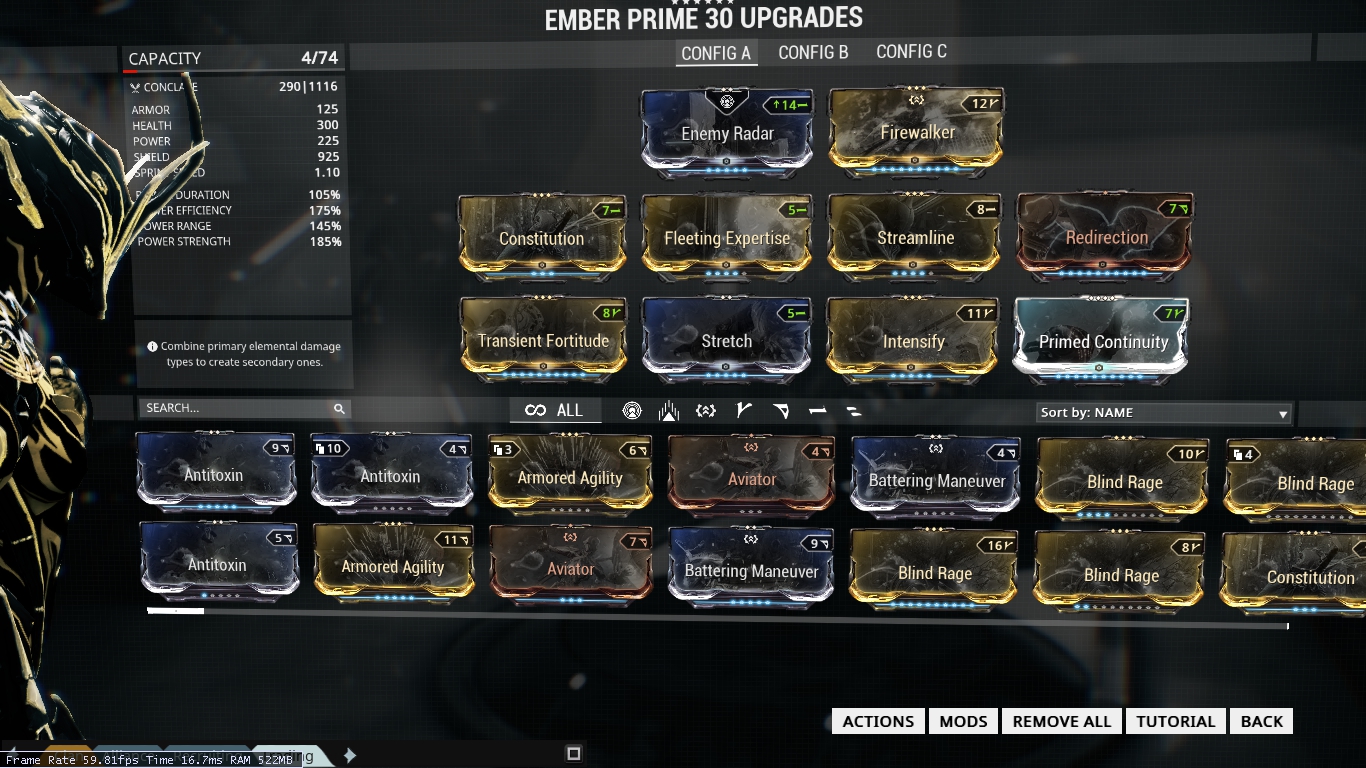Click the Primed Continuity mod card
Viewport: 1366px width, 768px height.
click(1099, 341)
